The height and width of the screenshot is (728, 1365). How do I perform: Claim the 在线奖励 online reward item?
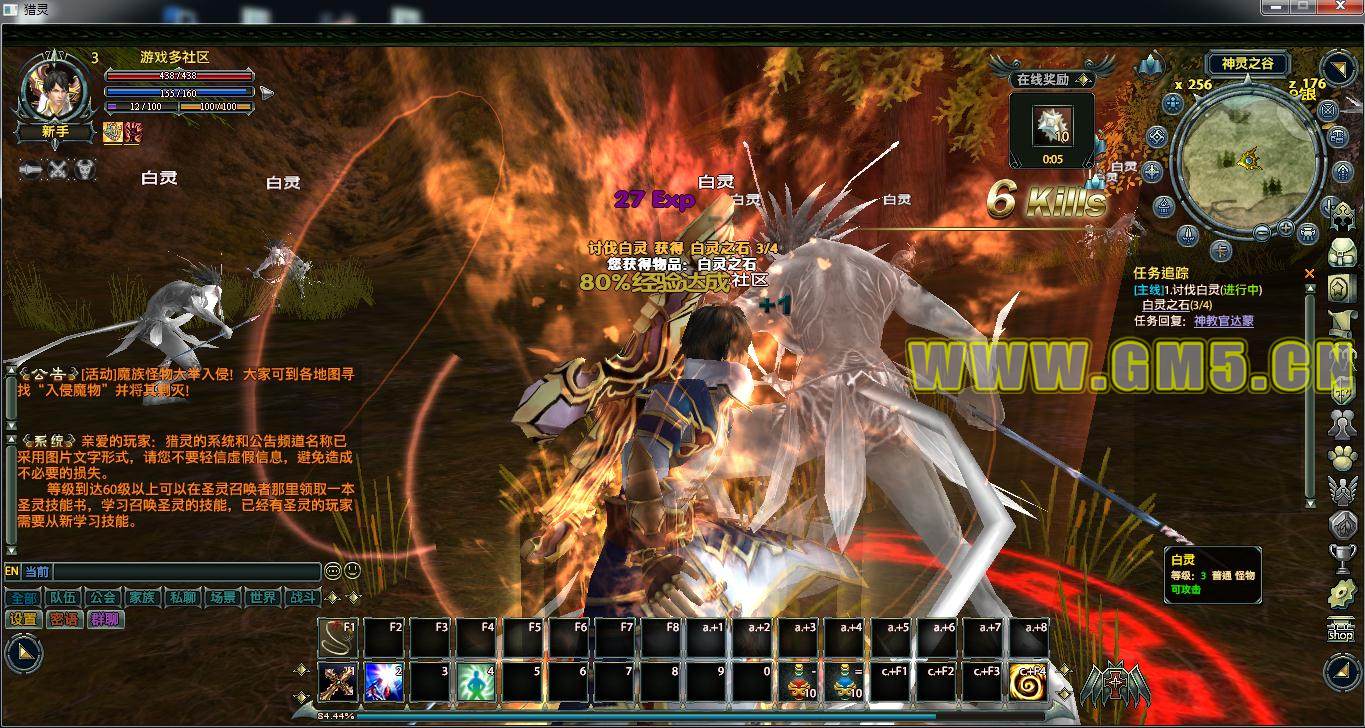(1052, 126)
